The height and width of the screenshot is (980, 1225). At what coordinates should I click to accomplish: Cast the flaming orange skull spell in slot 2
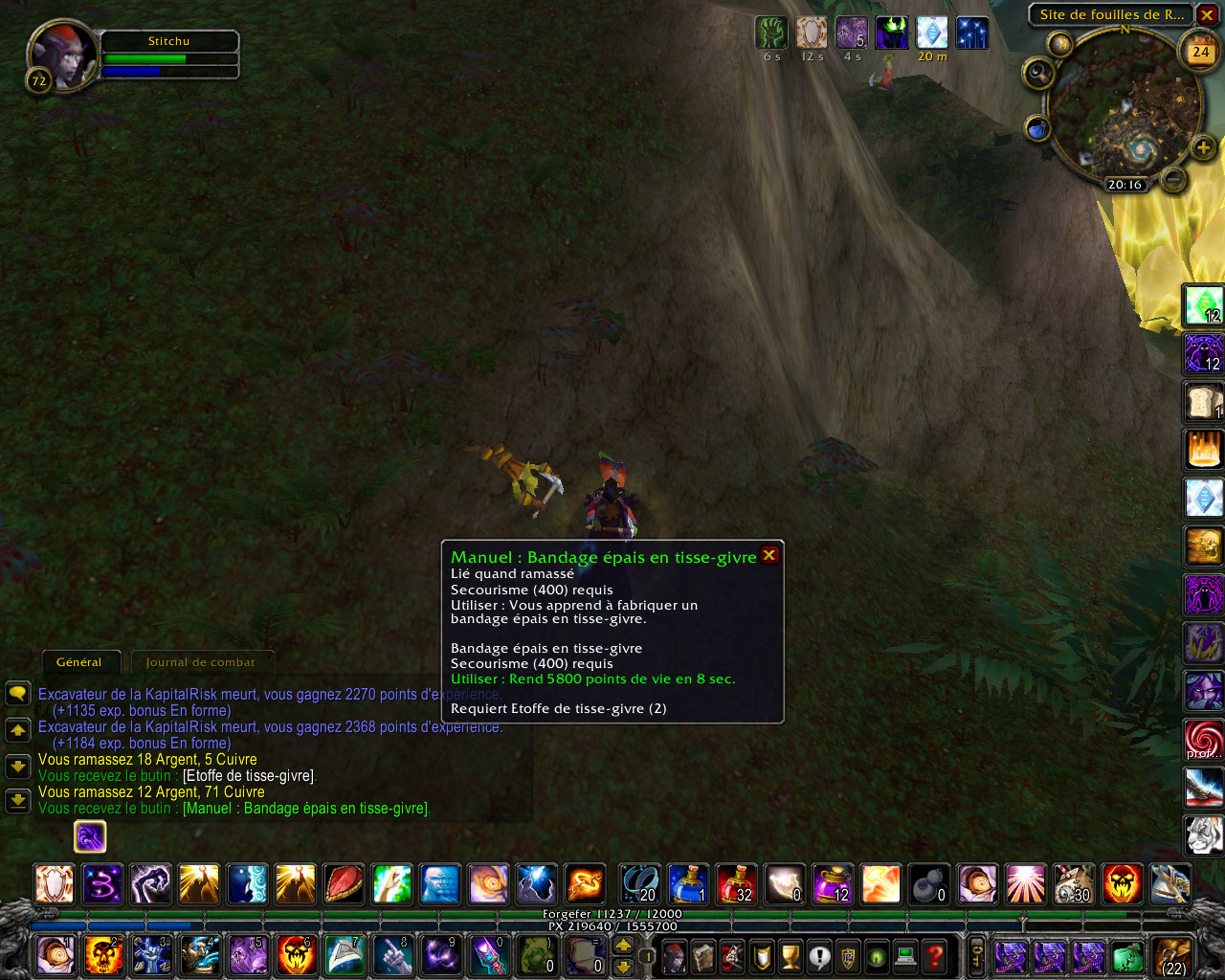tap(103, 956)
